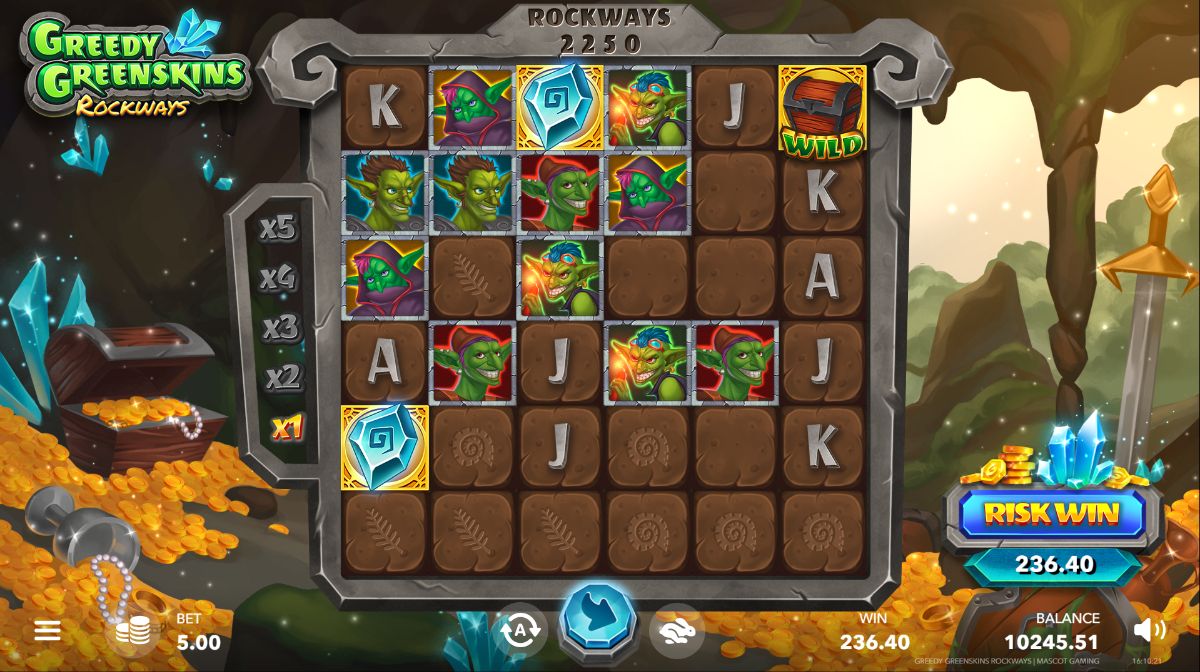
Task: Toggle the rabbit turbo spin mode
Action: [x=676, y=630]
